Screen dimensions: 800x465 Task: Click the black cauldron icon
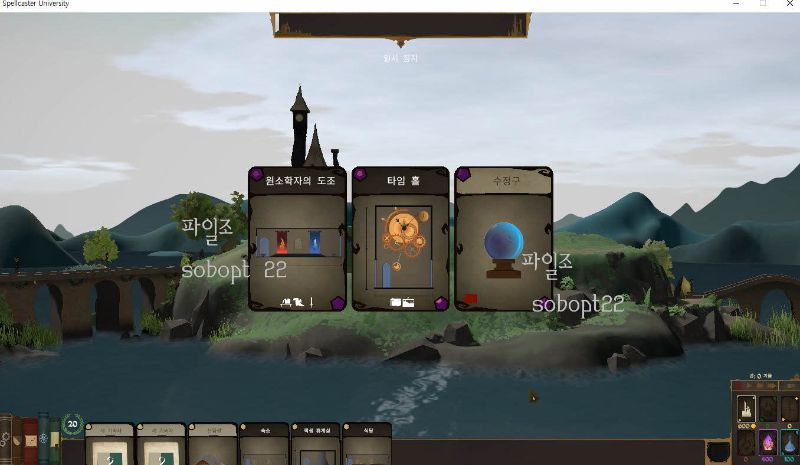click(717, 451)
